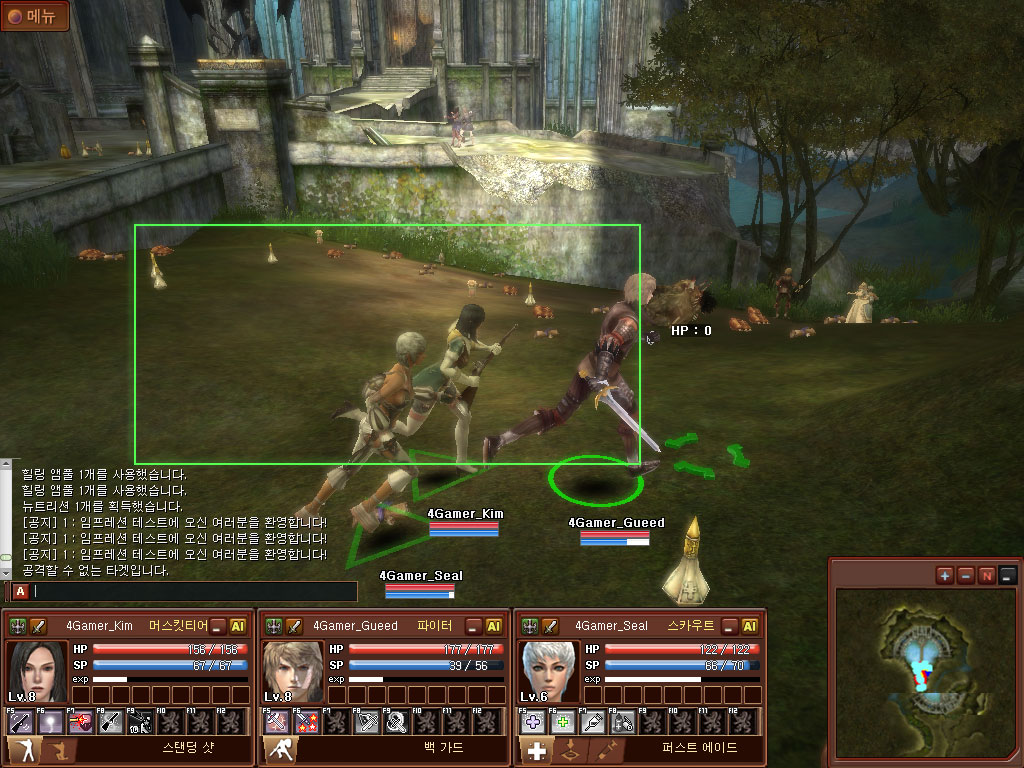
Task: Minimize 4Gamer_Kim's character panel
Action: pos(219,626)
